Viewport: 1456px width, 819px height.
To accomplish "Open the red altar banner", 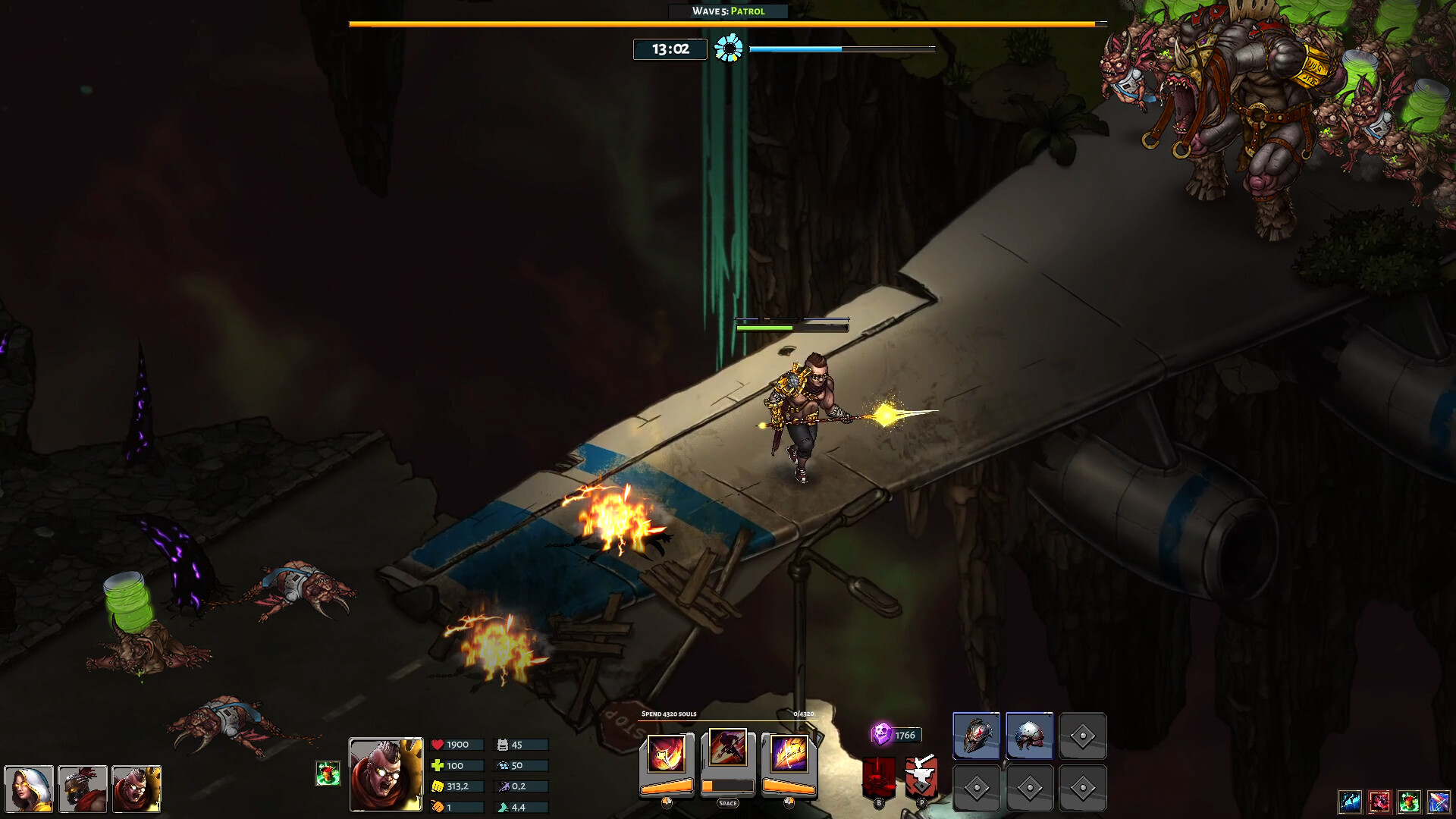I will coord(880,778).
